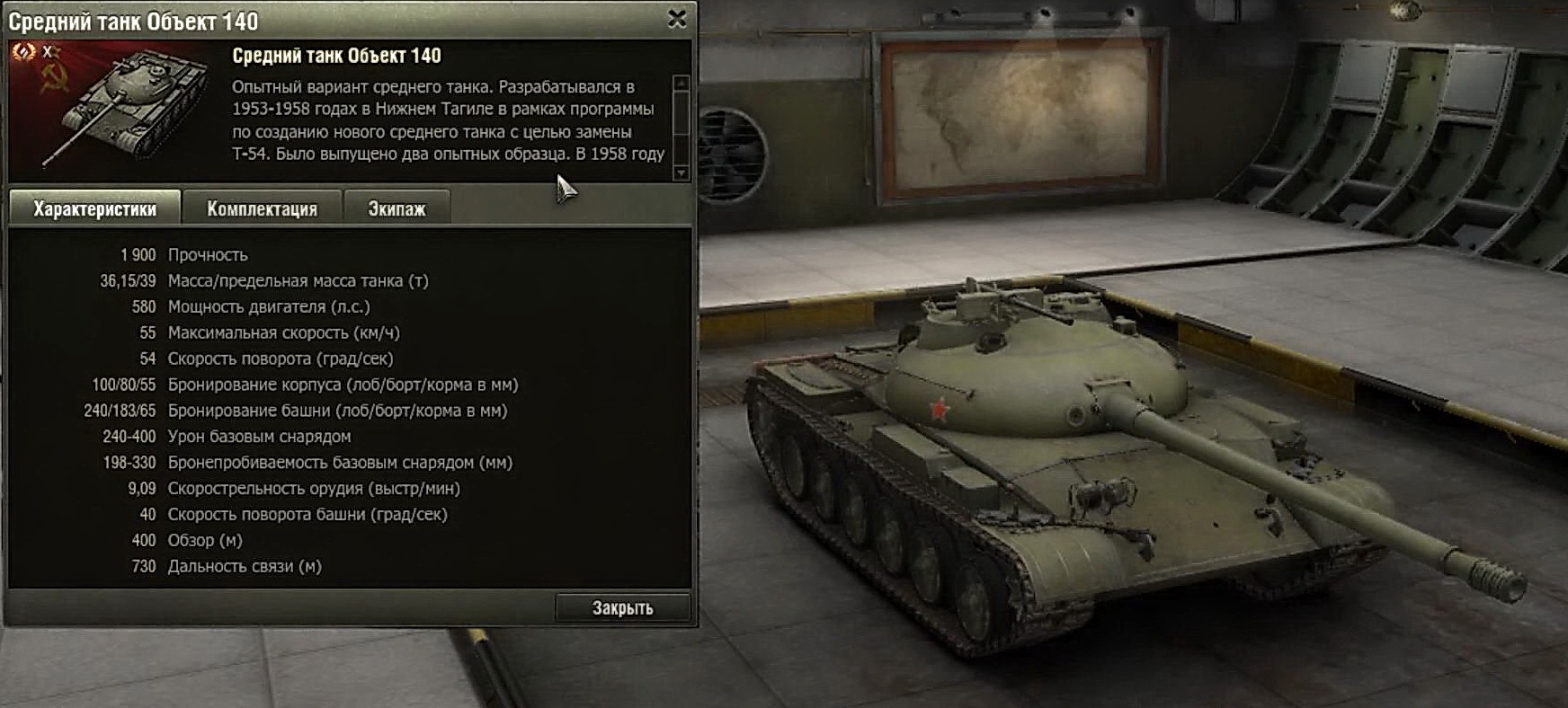Click the Закрыть button
1568x708 pixels.
tap(622, 608)
